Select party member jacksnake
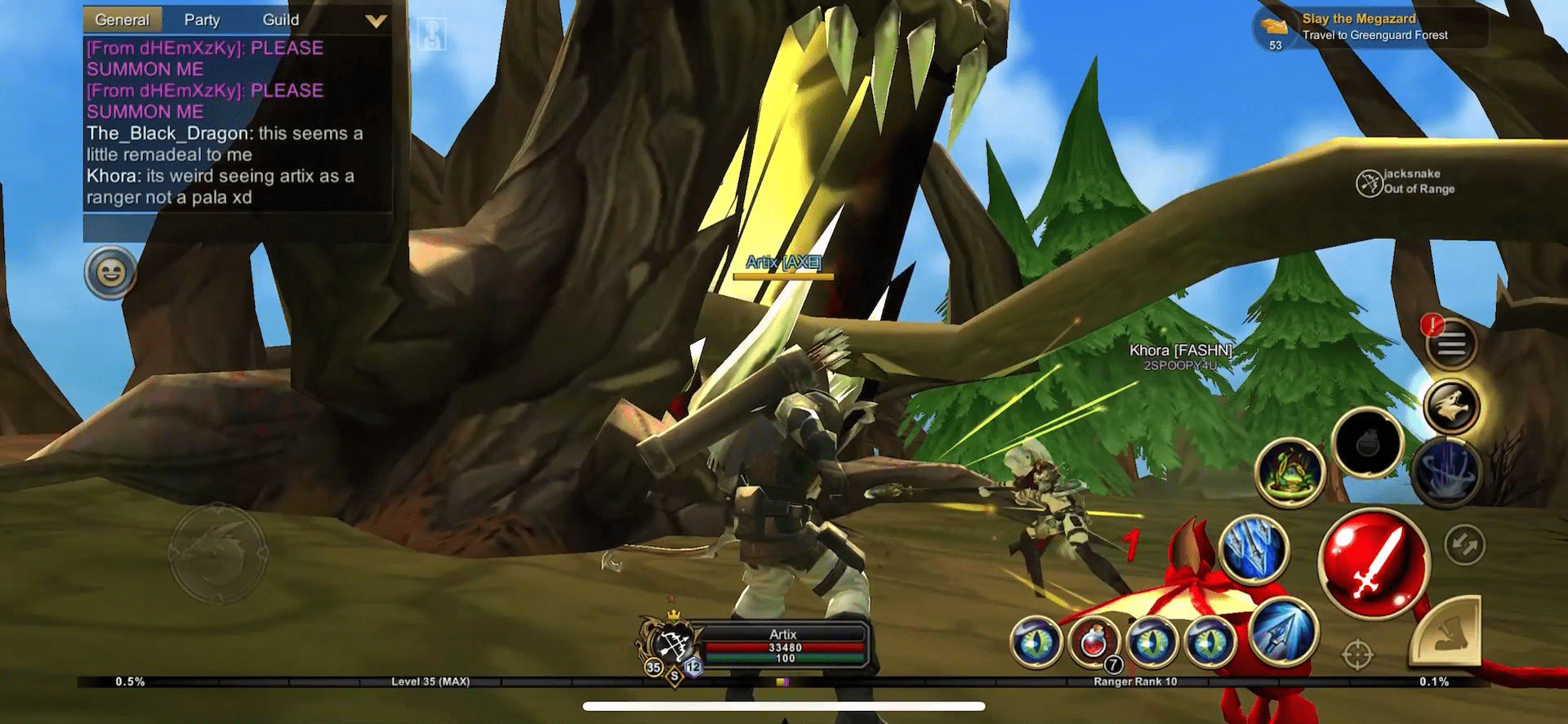This screenshot has width=1568, height=724. (1406, 181)
